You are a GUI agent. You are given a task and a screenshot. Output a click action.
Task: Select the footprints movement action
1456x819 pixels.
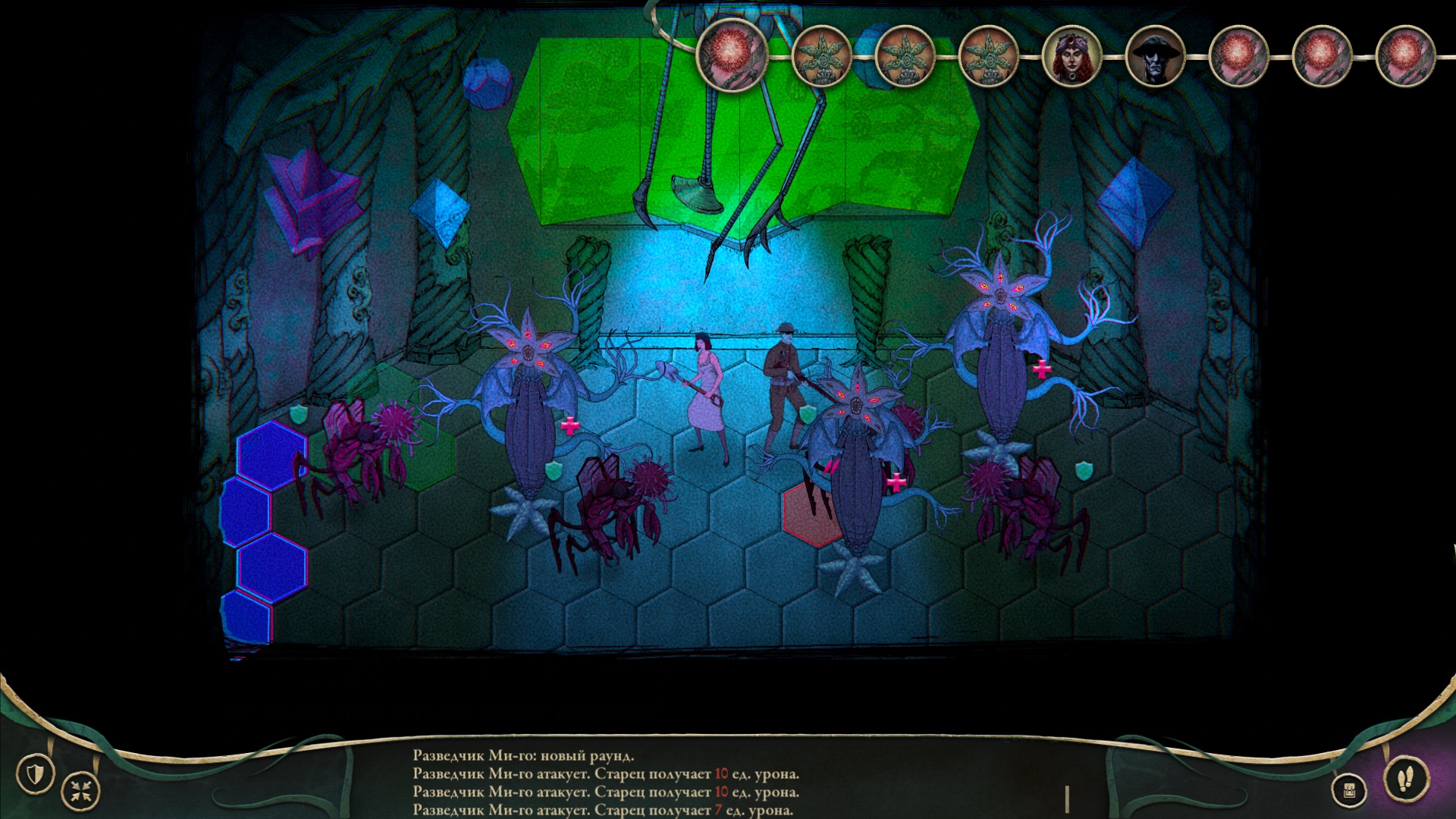tap(1405, 778)
